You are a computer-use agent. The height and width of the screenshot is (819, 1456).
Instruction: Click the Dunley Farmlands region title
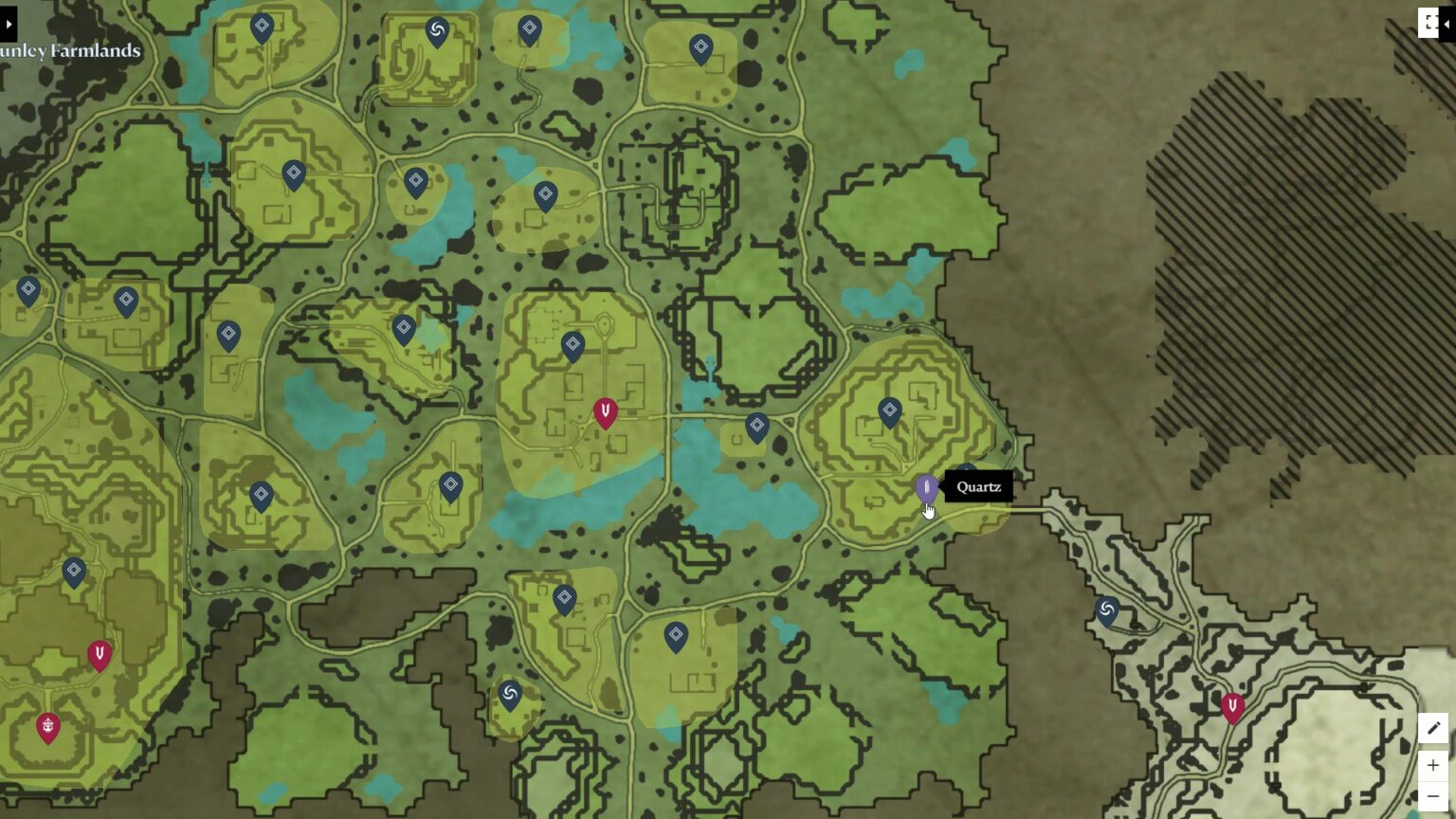71,50
